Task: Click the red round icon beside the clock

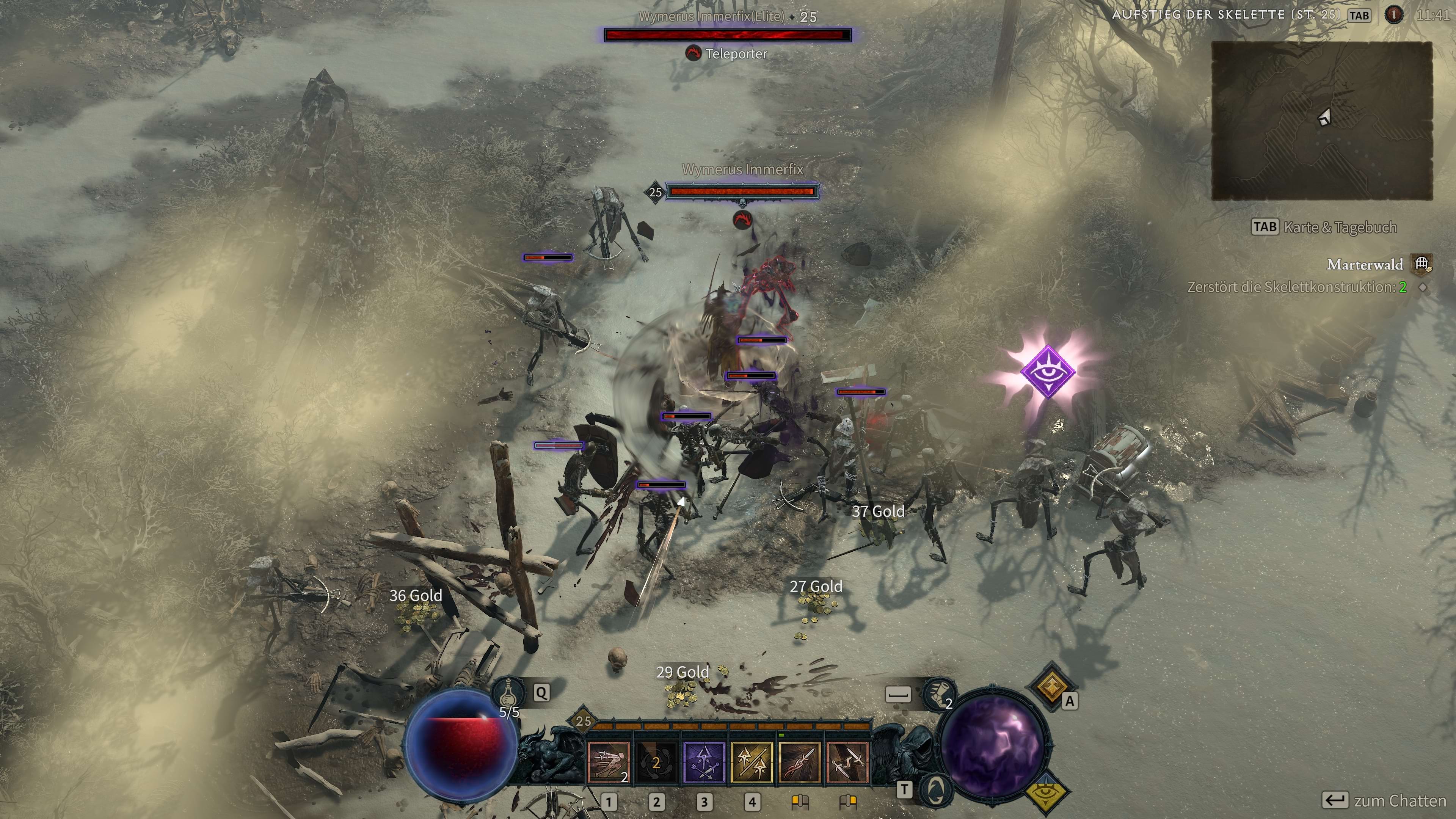Action: pyautogui.click(x=1393, y=15)
